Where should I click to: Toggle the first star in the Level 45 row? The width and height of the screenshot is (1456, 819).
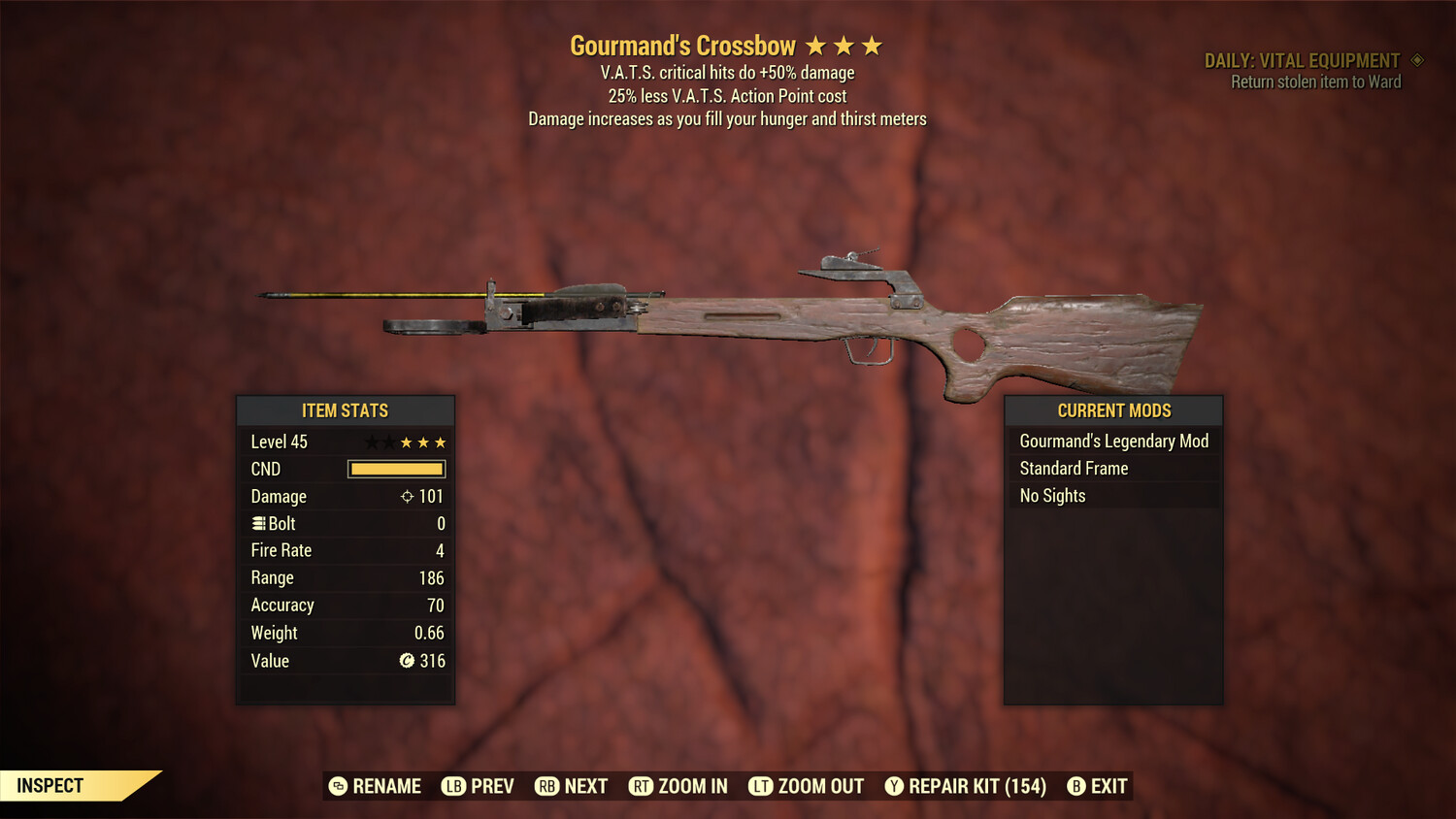pyautogui.click(x=370, y=442)
